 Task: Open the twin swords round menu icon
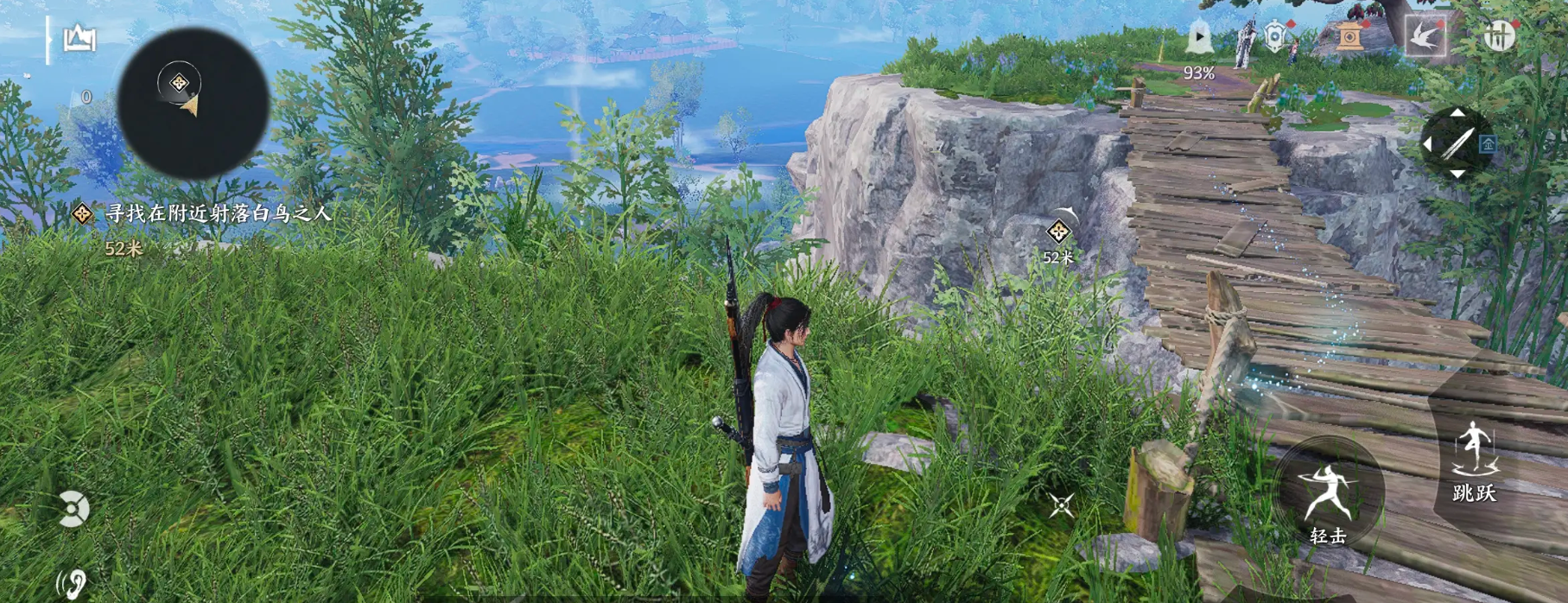(x=1500, y=36)
